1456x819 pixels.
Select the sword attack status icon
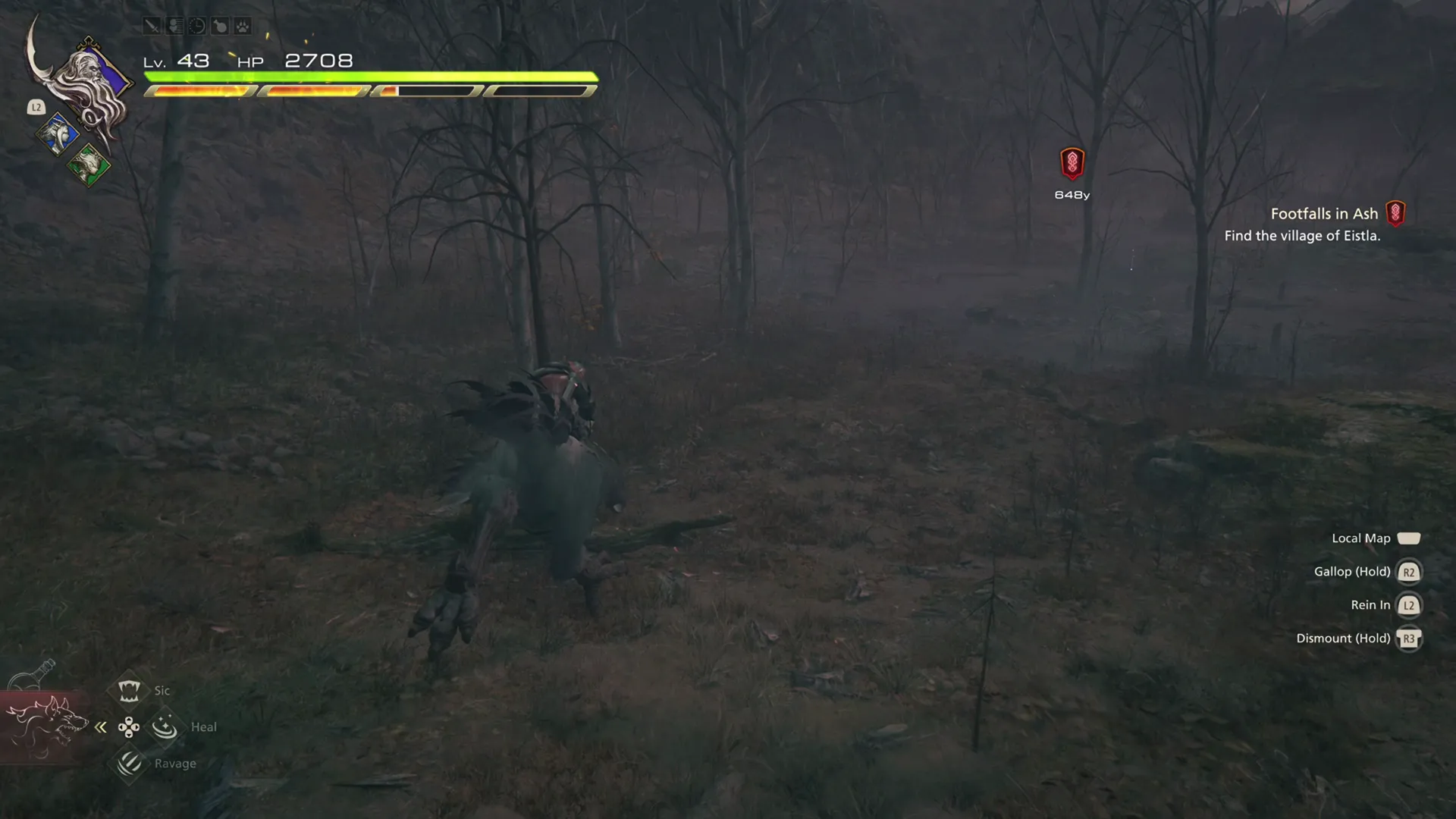152,26
